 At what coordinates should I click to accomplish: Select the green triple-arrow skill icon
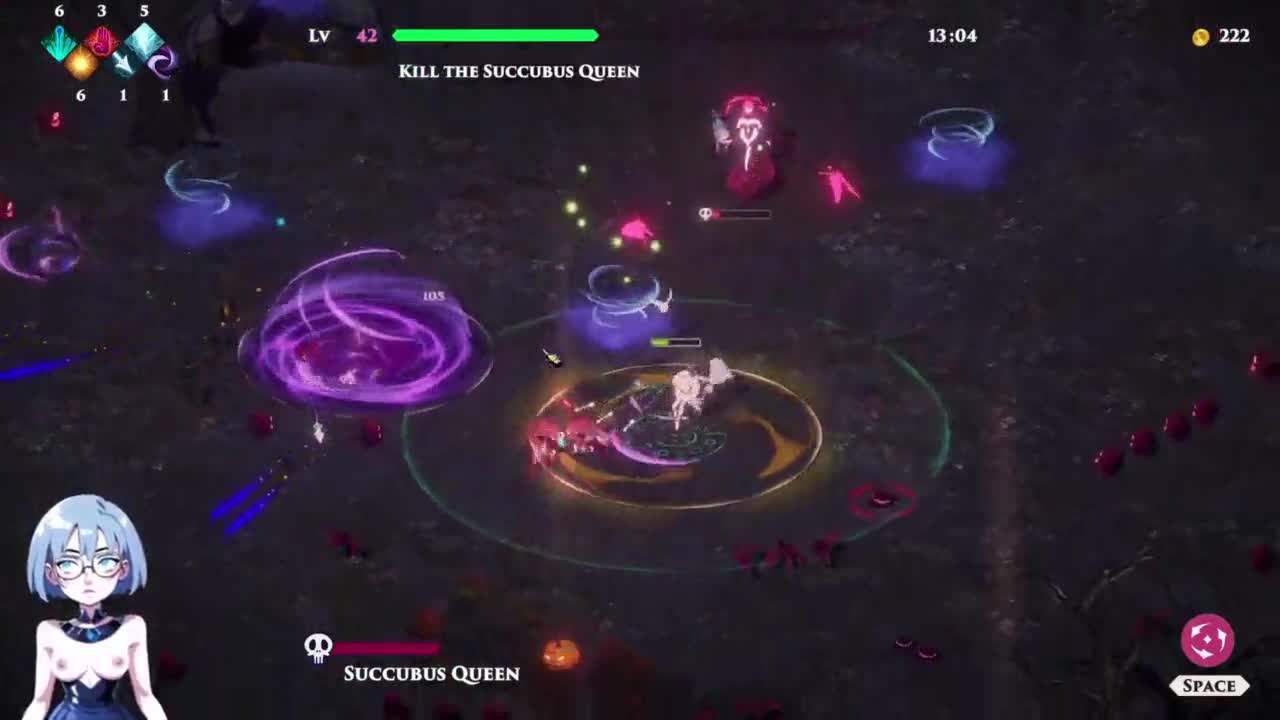coord(60,42)
